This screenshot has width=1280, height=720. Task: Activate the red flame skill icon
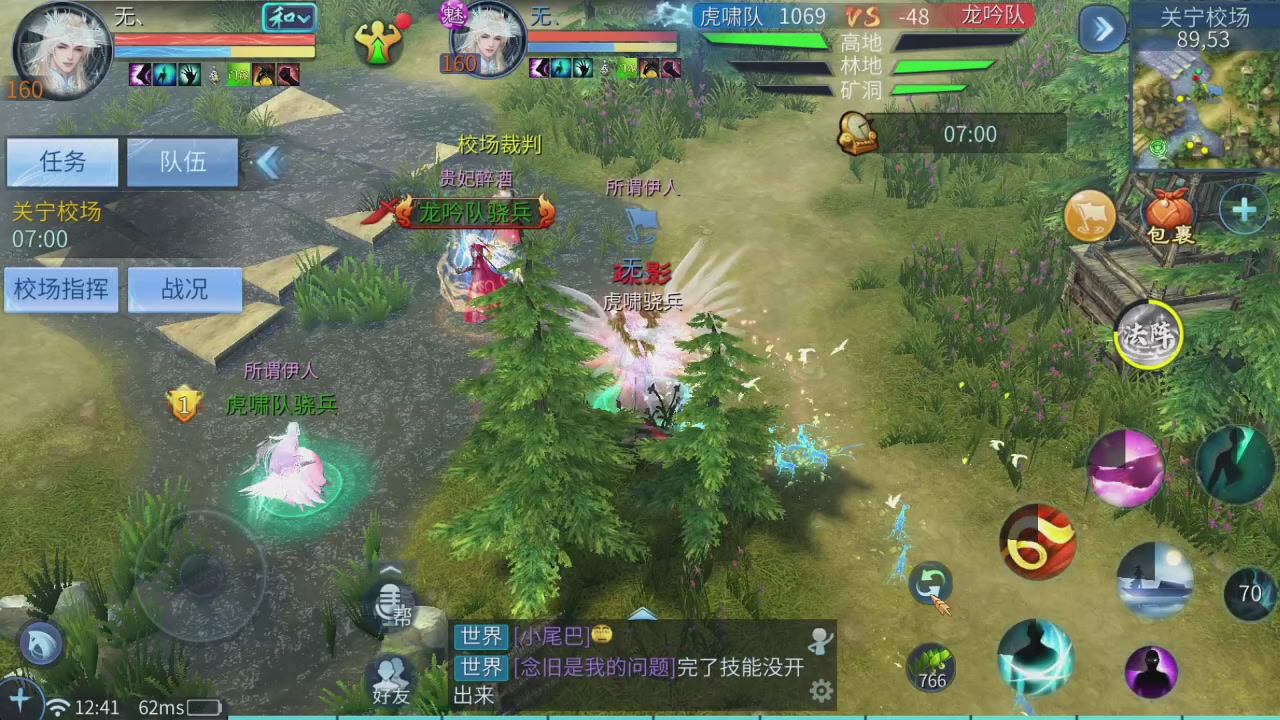click(1038, 543)
